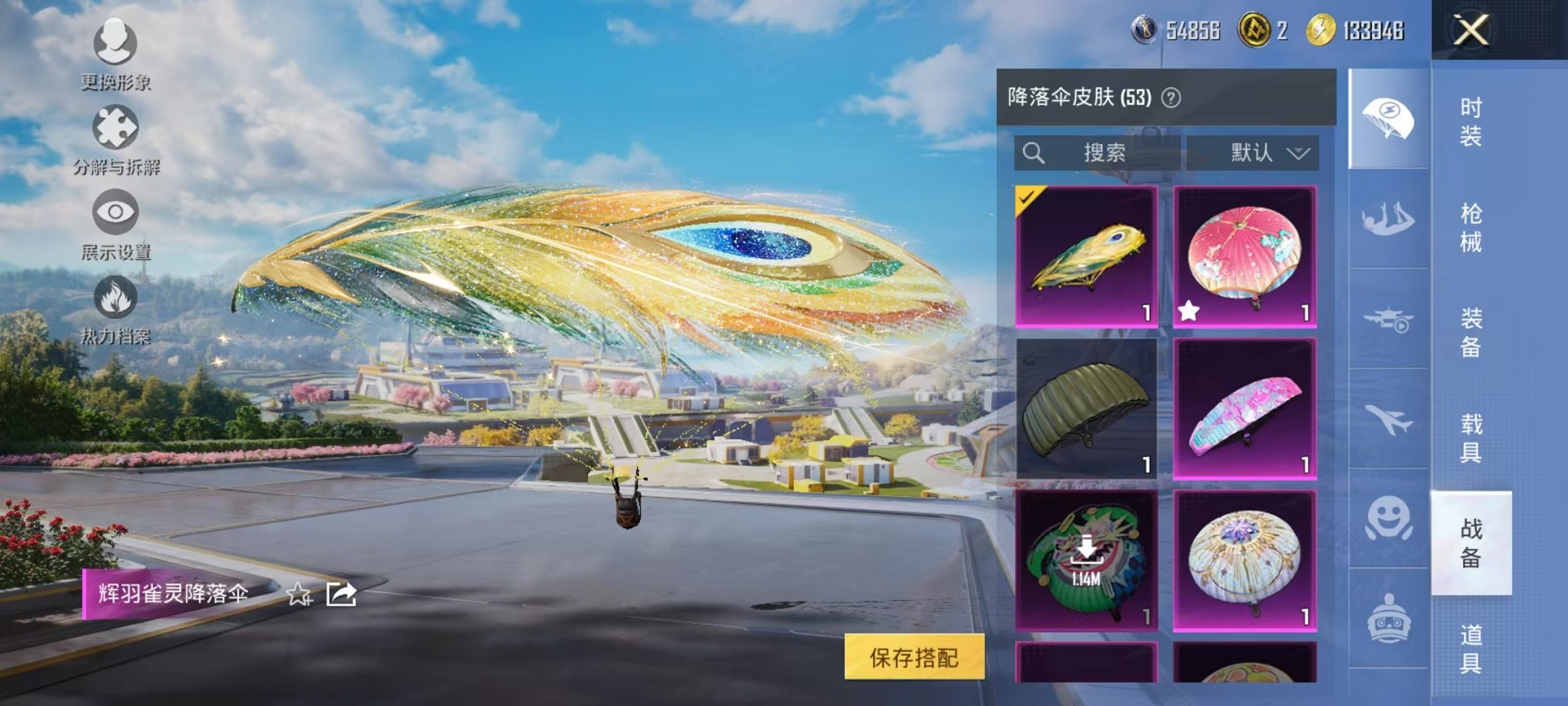Click the question mark beside 降落伞皮肤 (53)
The image size is (1568, 706).
(x=1171, y=98)
